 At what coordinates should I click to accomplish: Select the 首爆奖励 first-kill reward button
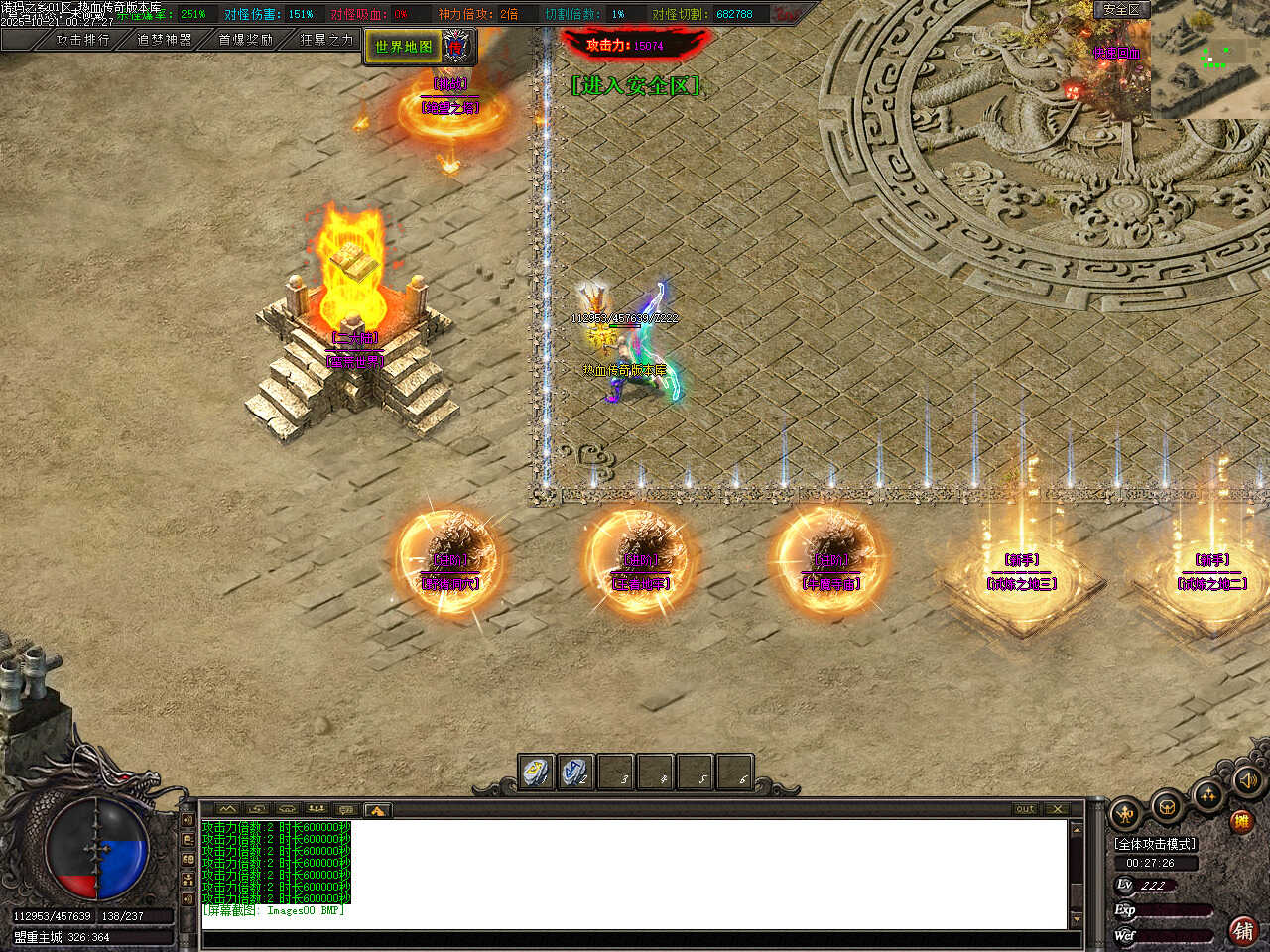click(x=245, y=40)
